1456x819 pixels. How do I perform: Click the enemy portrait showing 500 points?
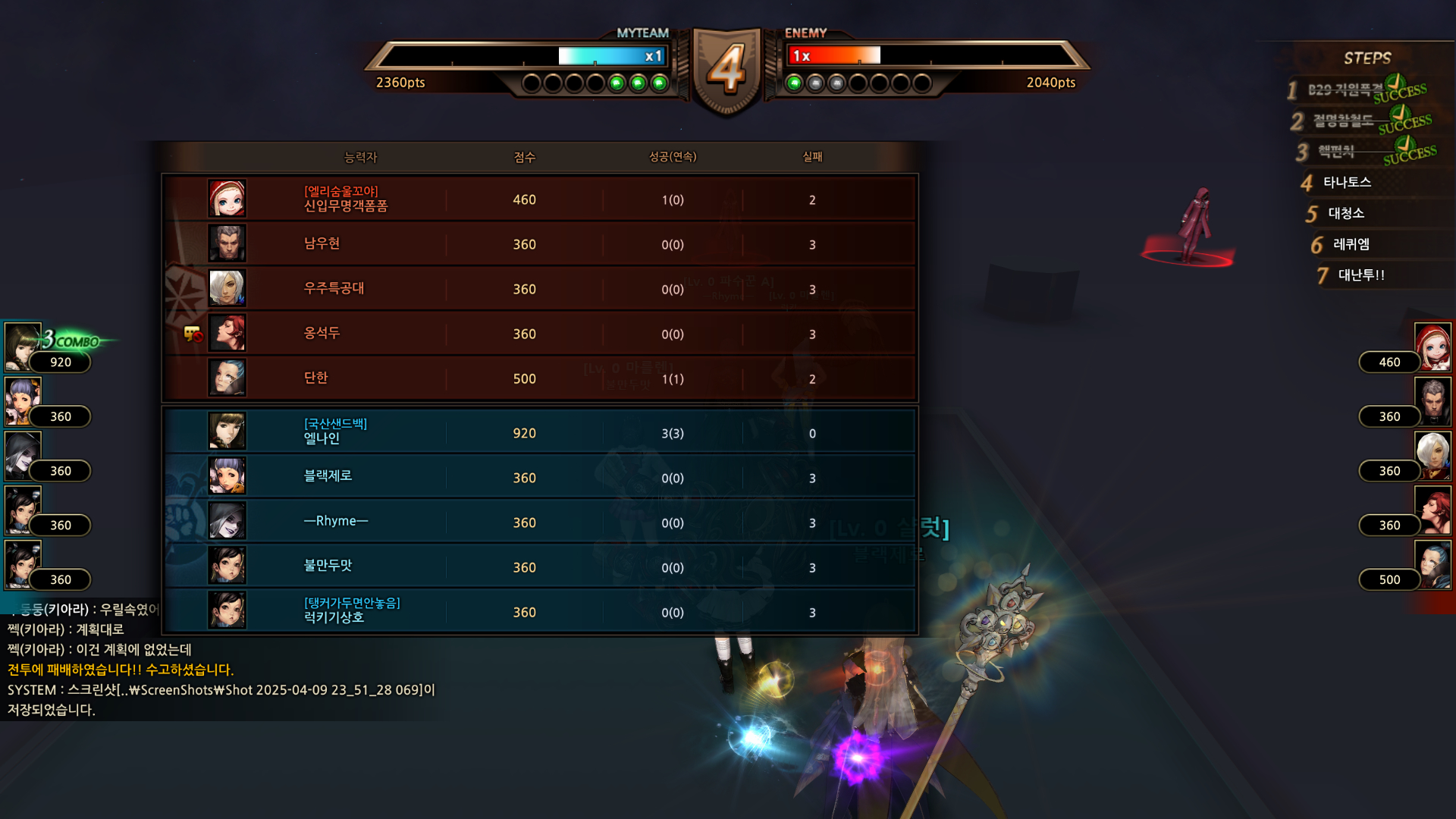coord(1432,565)
